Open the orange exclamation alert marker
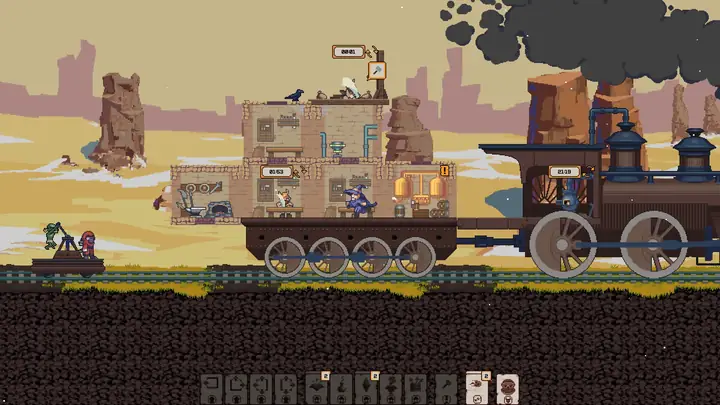The image size is (720, 405). [x=445, y=171]
